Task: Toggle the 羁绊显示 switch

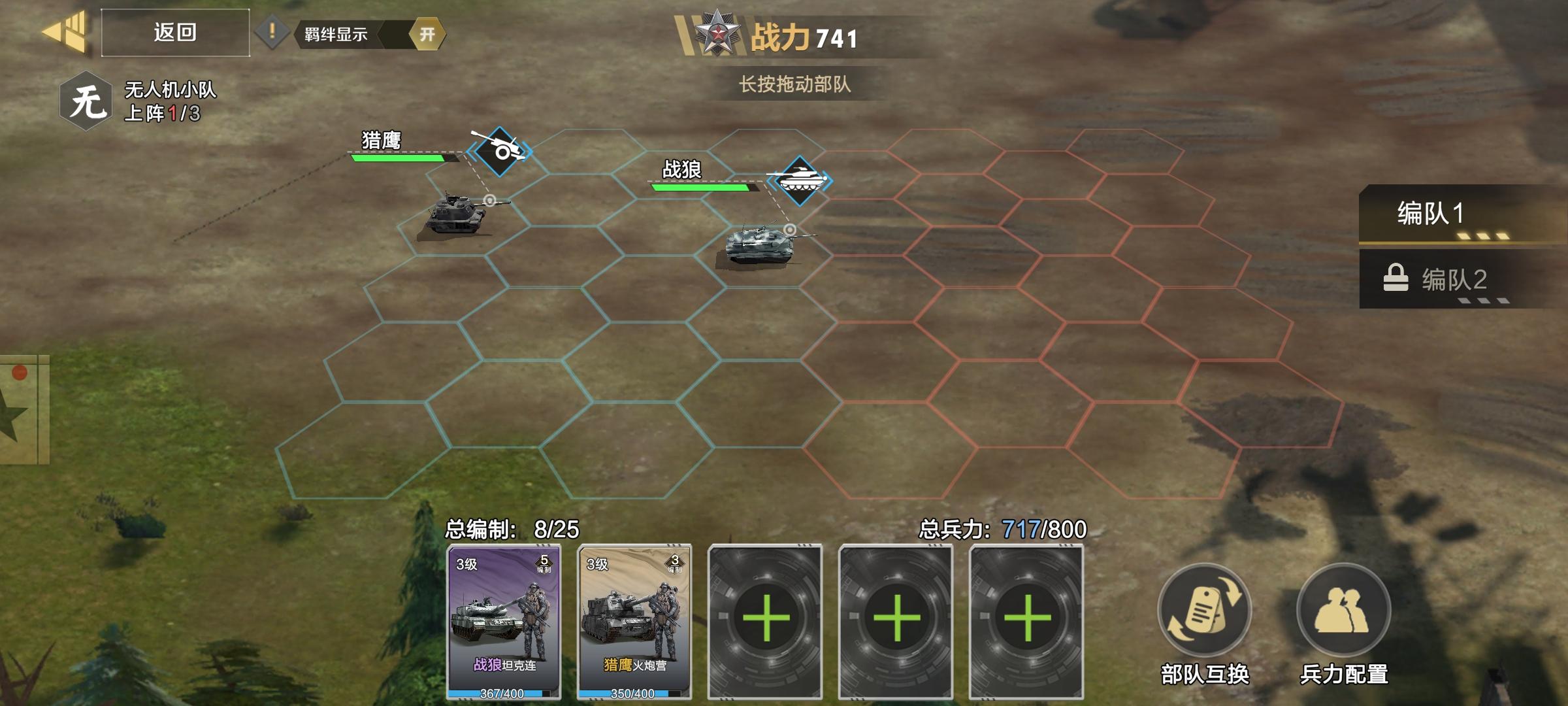Action: (426, 34)
